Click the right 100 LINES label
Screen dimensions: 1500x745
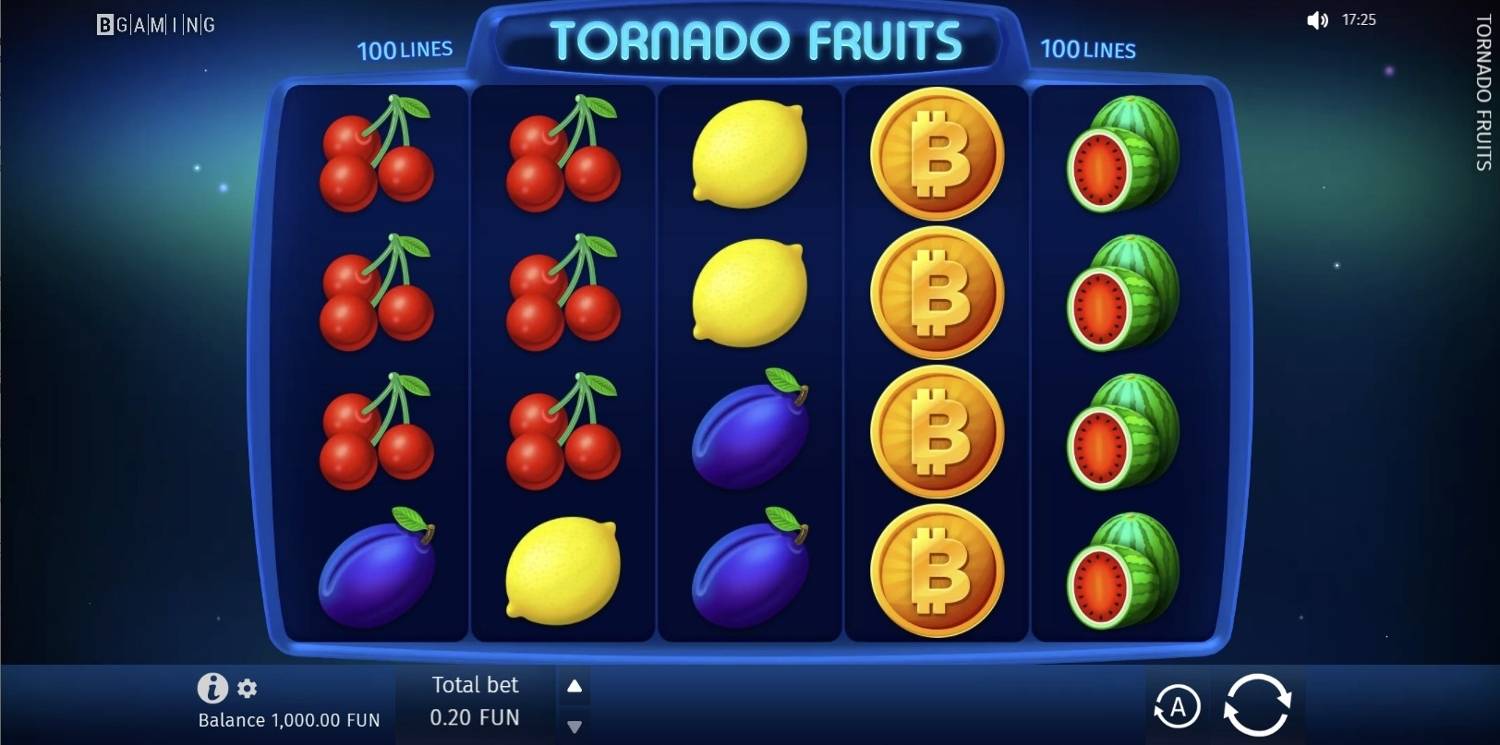pos(1088,49)
